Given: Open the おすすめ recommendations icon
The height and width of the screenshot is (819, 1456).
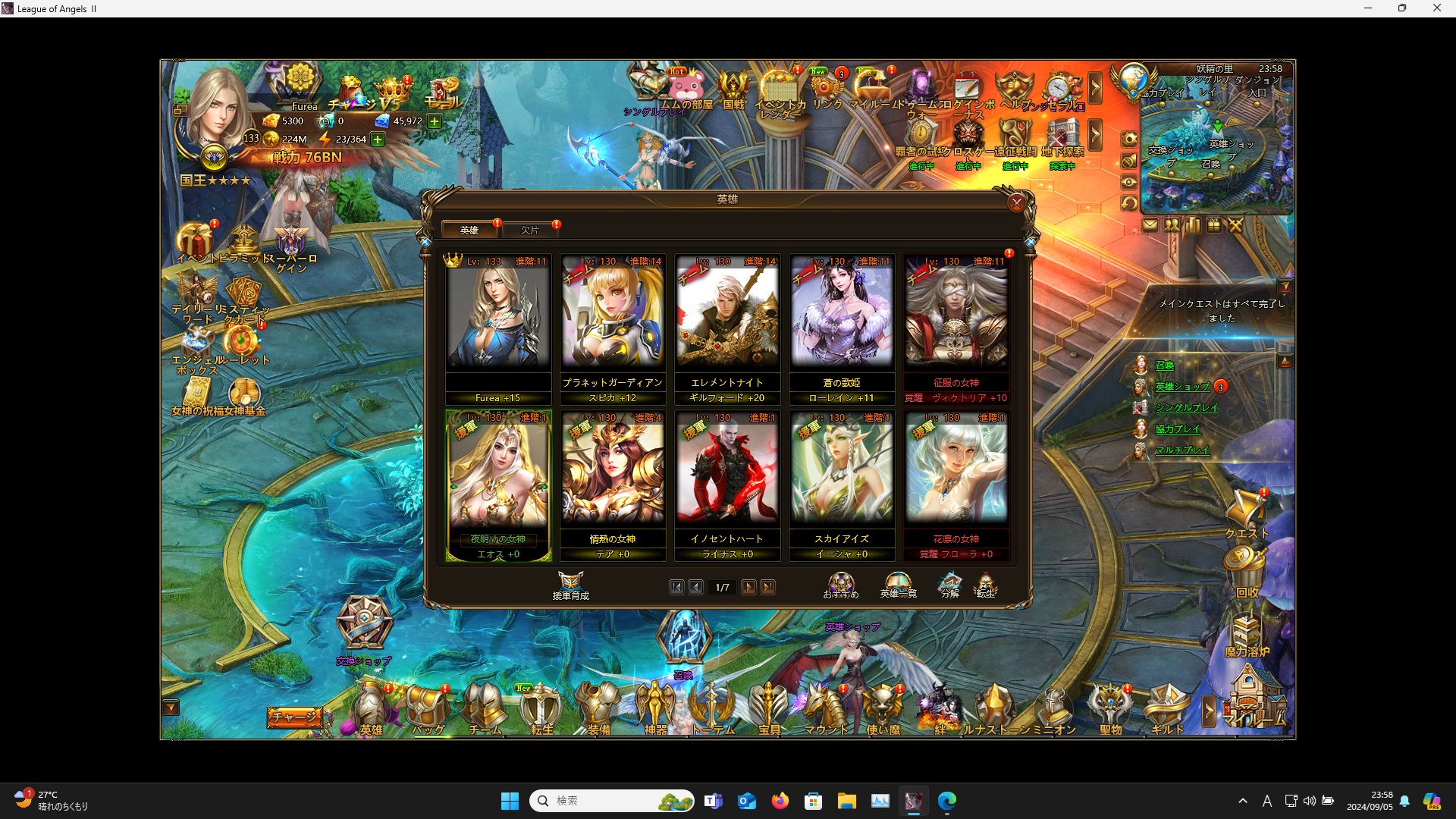Looking at the screenshot, I should pos(840,585).
